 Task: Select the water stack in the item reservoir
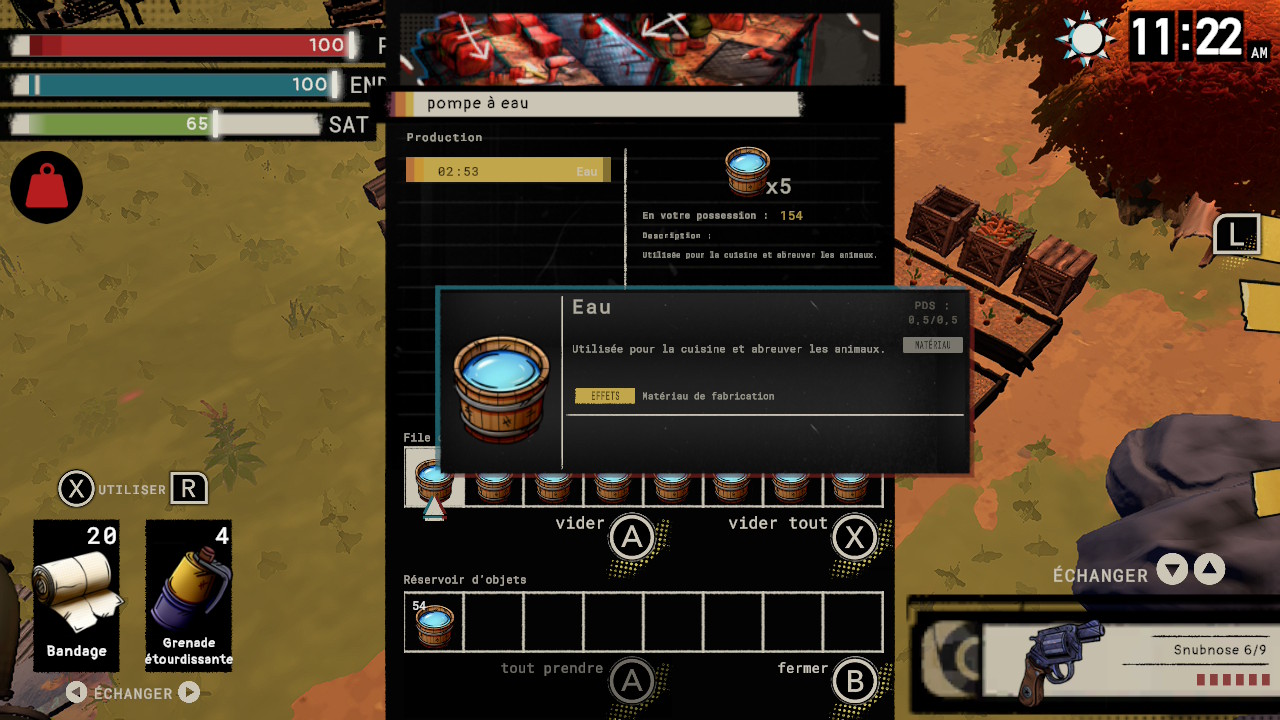pyautogui.click(x=434, y=622)
